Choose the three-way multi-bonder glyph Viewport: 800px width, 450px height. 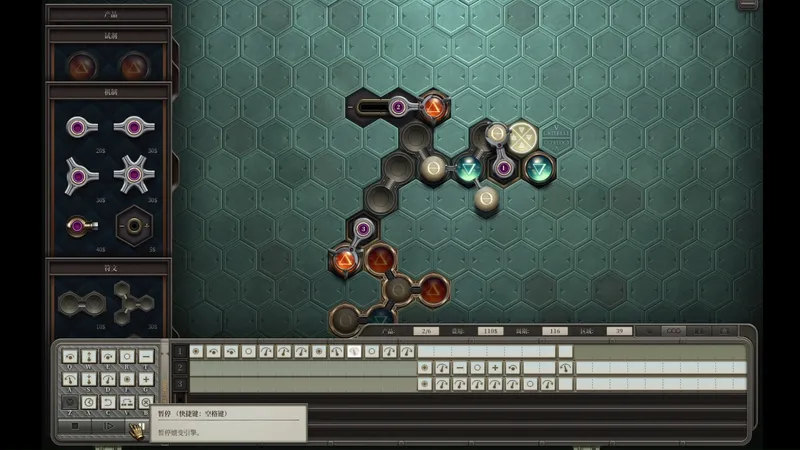pyautogui.click(x=134, y=300)
